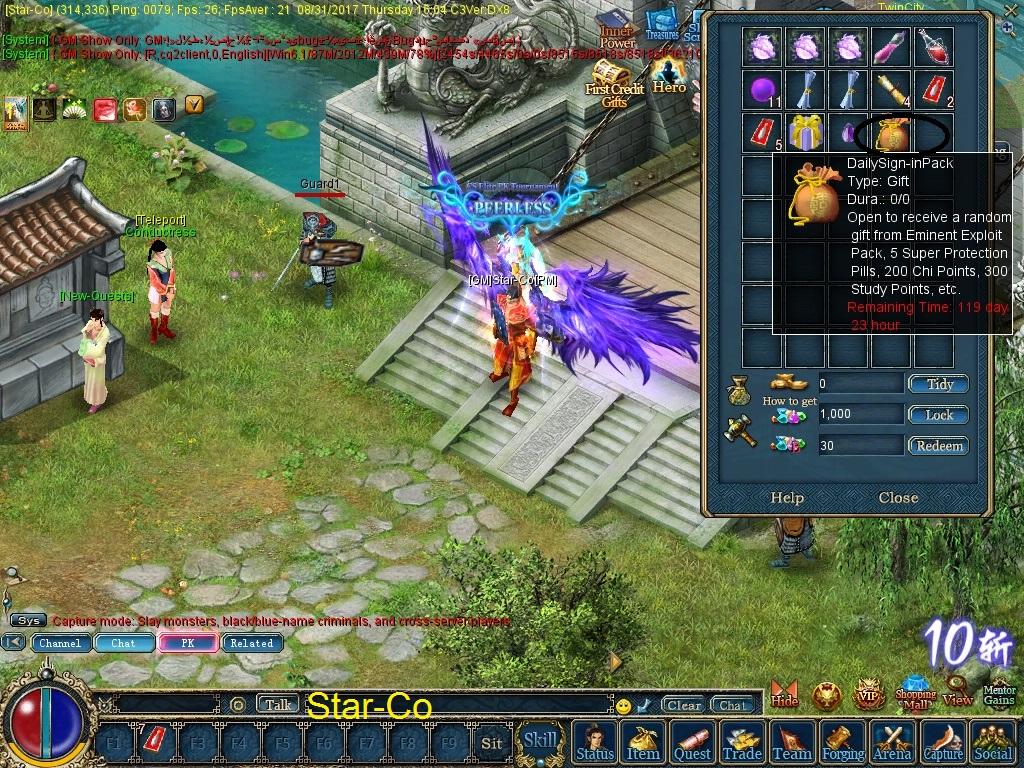
Task: Close the inventory window
Action: pyautogui.click(x=898, y=498)
